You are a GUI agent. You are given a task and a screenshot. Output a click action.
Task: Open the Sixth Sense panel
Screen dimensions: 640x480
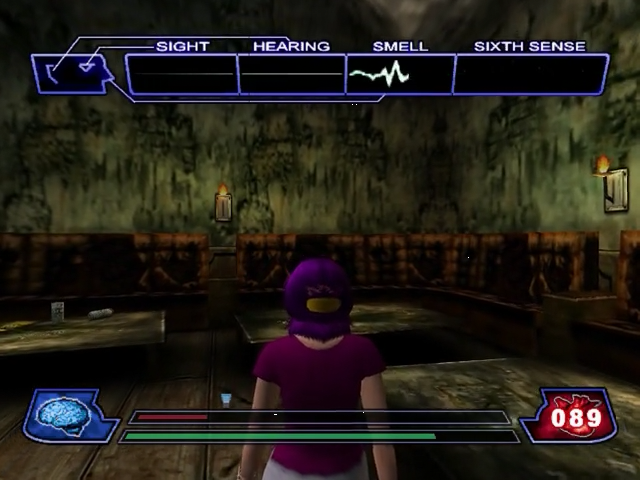tap(530, 75)
